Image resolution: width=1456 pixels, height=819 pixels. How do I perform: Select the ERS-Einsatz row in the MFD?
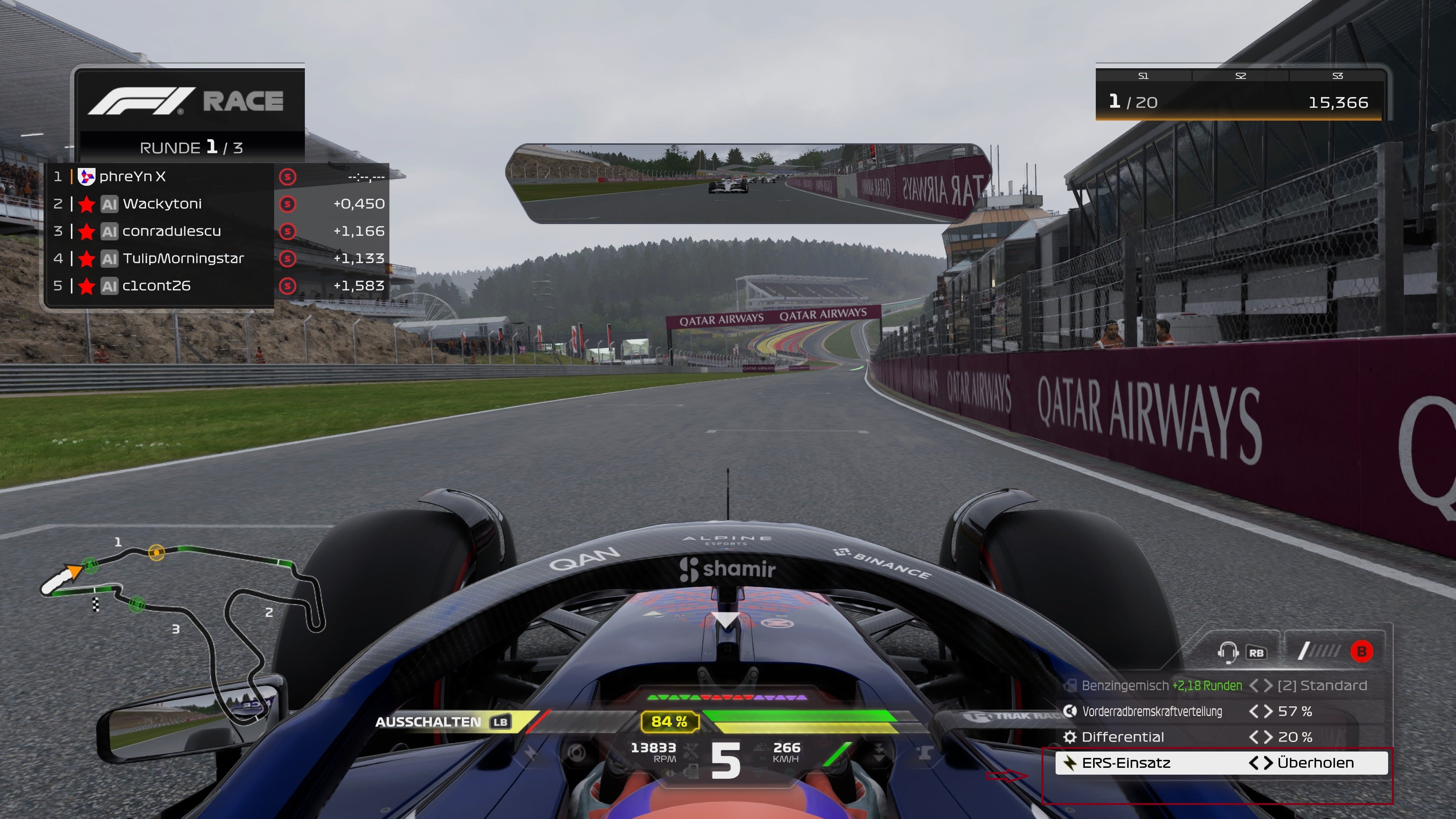[1221, 763]
